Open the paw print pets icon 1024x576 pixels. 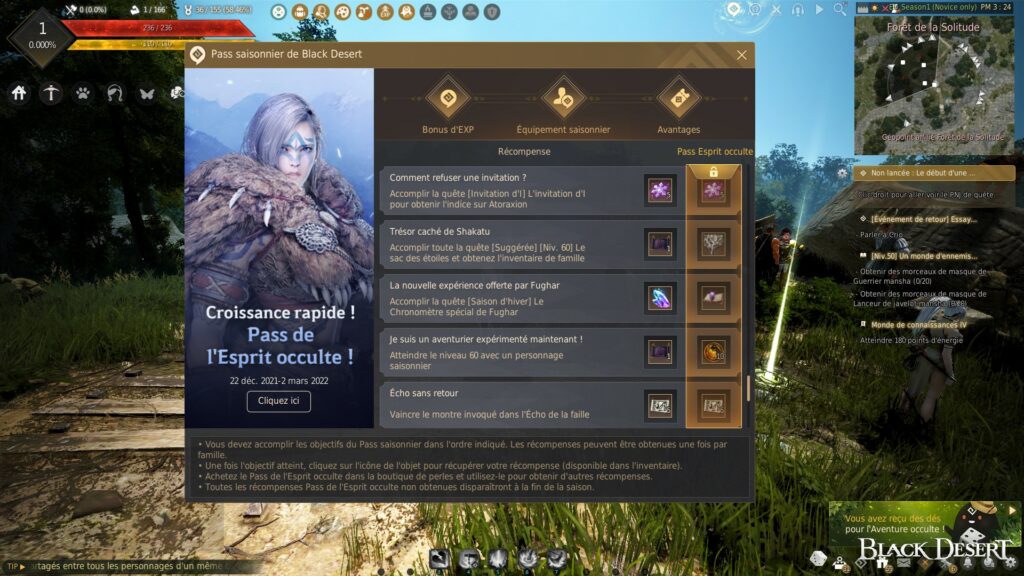coord(83,94)
